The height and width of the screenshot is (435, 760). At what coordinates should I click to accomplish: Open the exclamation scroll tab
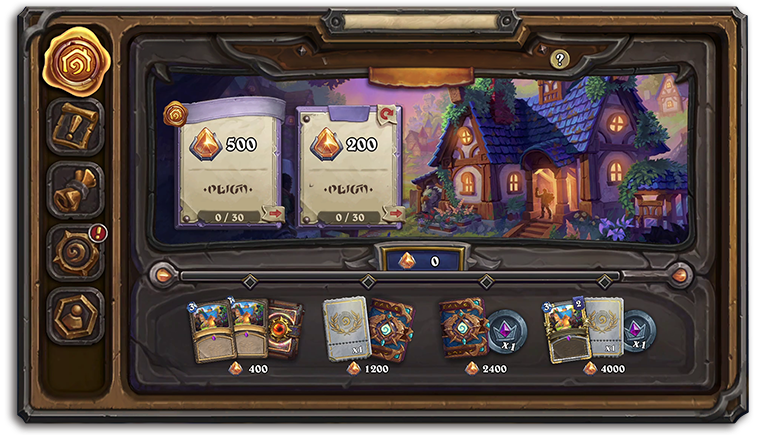click(76, 127)
